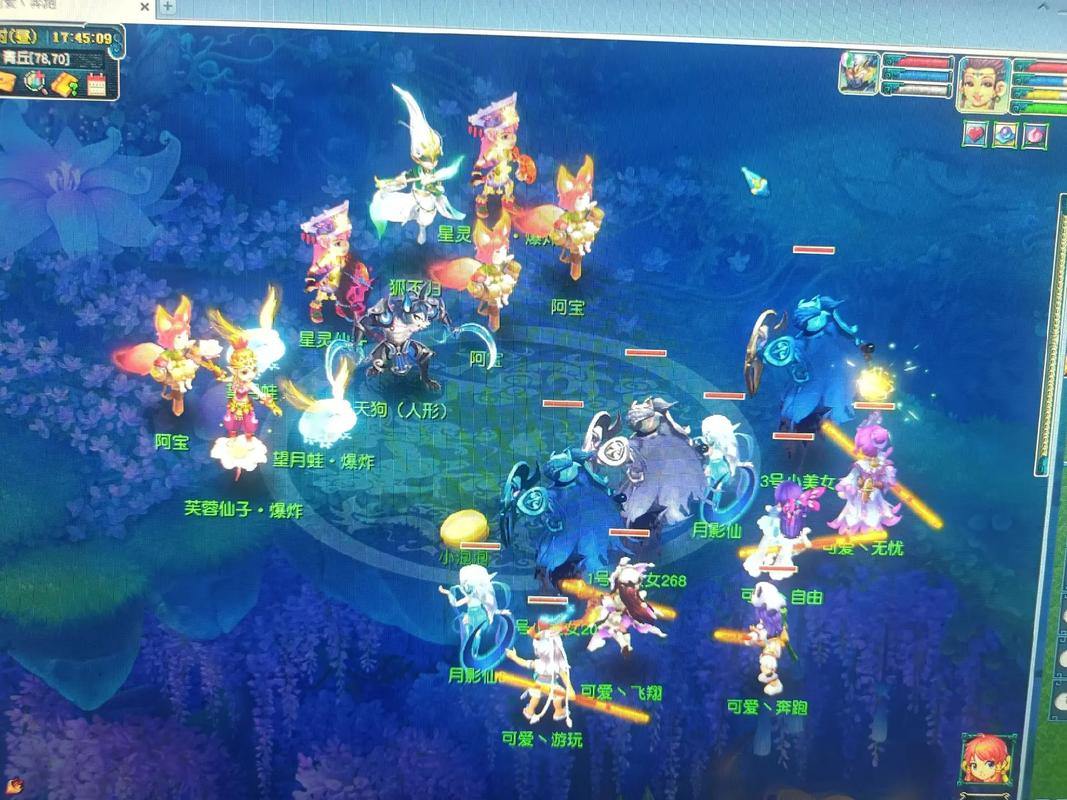The width and height of the screenshot is (1067, 800).
Task: Open the yellow book with green question mark
Action: tap(66, 82)
